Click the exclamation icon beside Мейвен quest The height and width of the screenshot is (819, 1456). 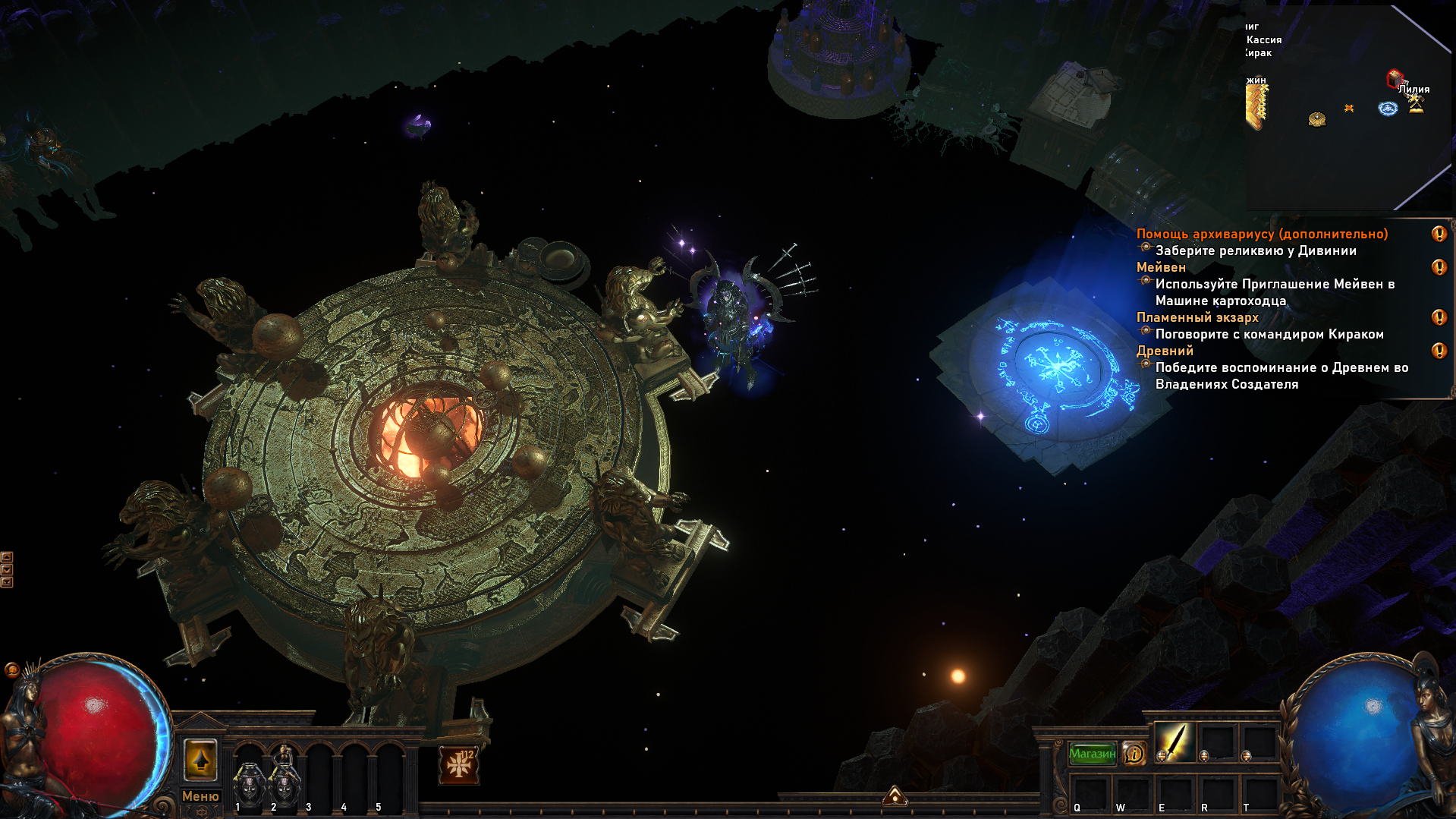click(x=1439, y=267)
